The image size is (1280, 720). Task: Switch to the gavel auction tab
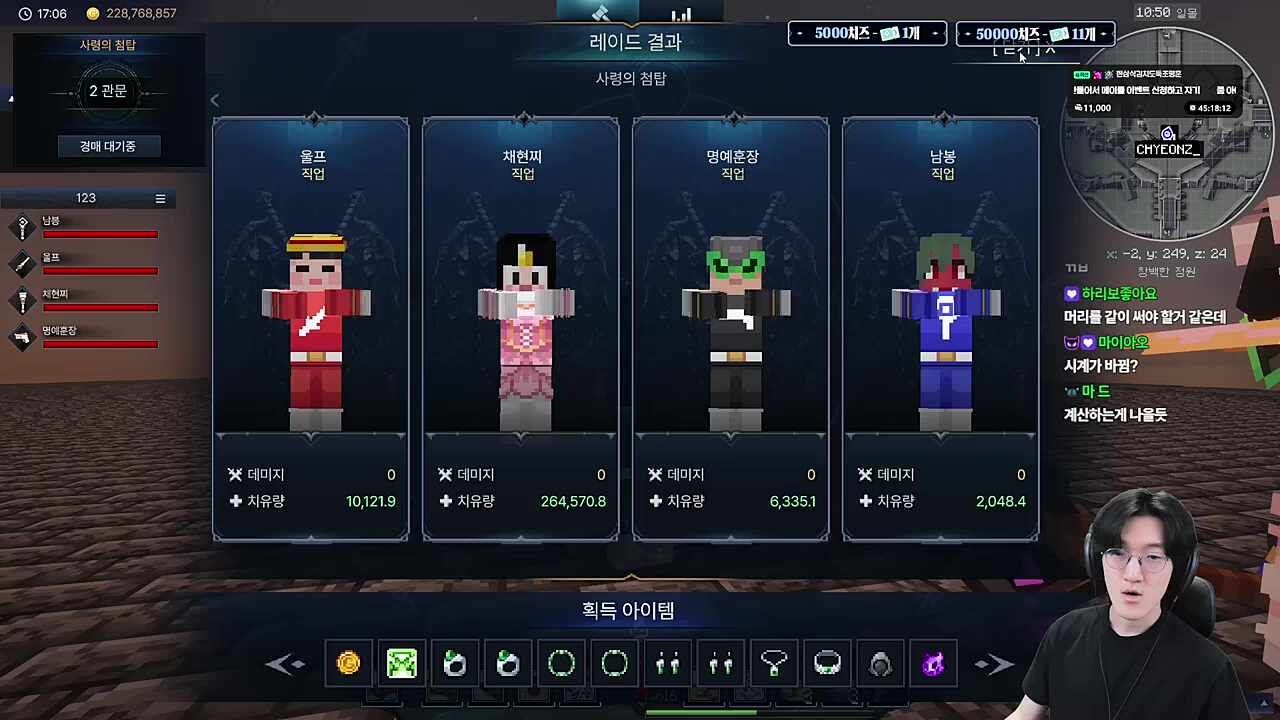click(x=599, y=13)
